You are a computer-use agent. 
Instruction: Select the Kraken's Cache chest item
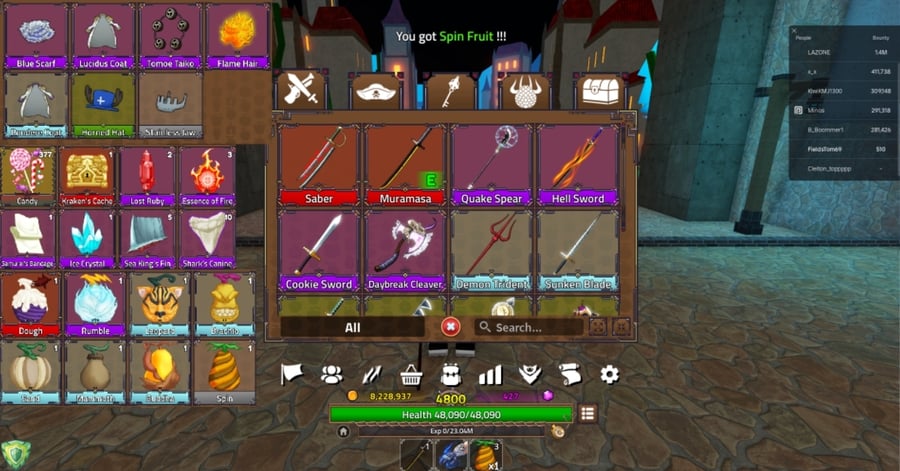point(88,174)
